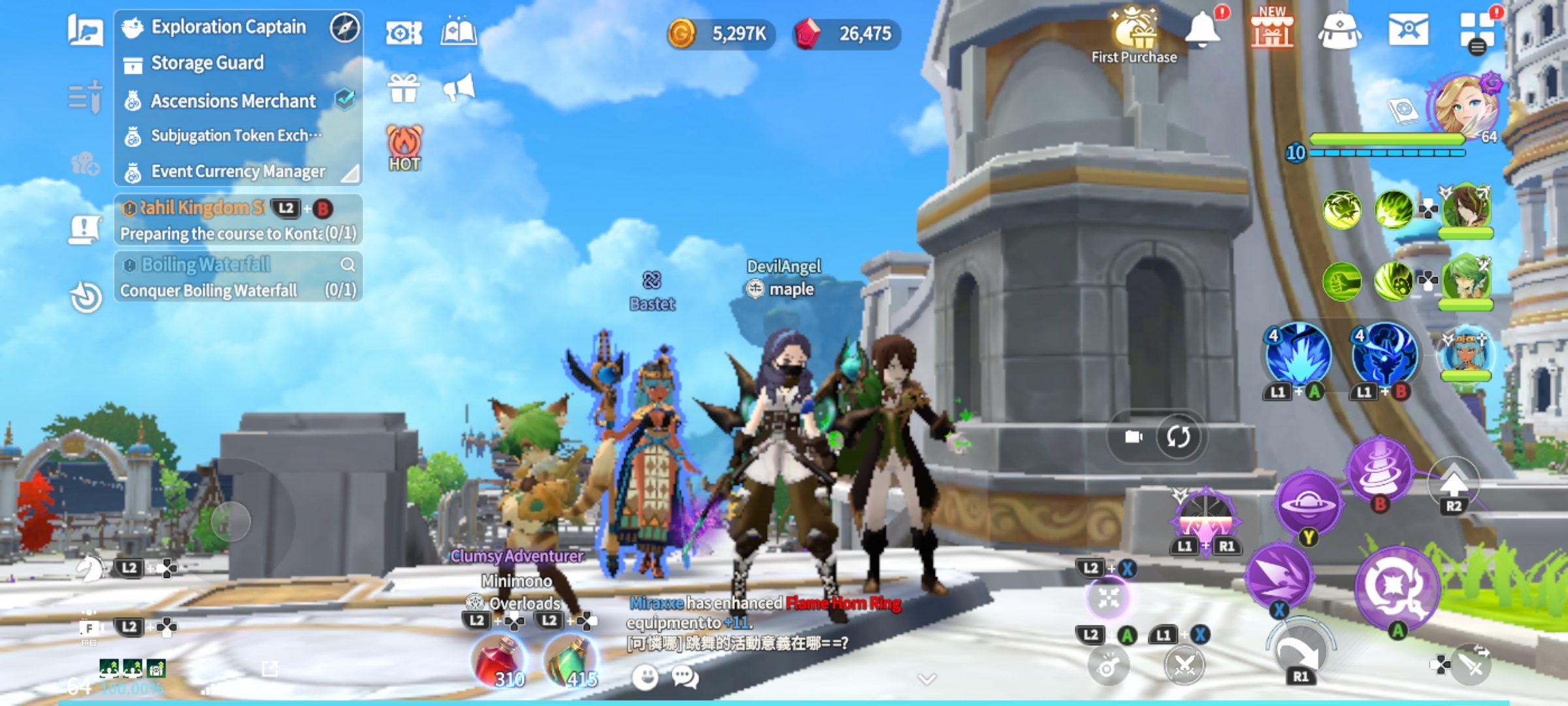1568x706 pixels.
Task: Activate the purple tornado skill
Action: click(1380, 467)
